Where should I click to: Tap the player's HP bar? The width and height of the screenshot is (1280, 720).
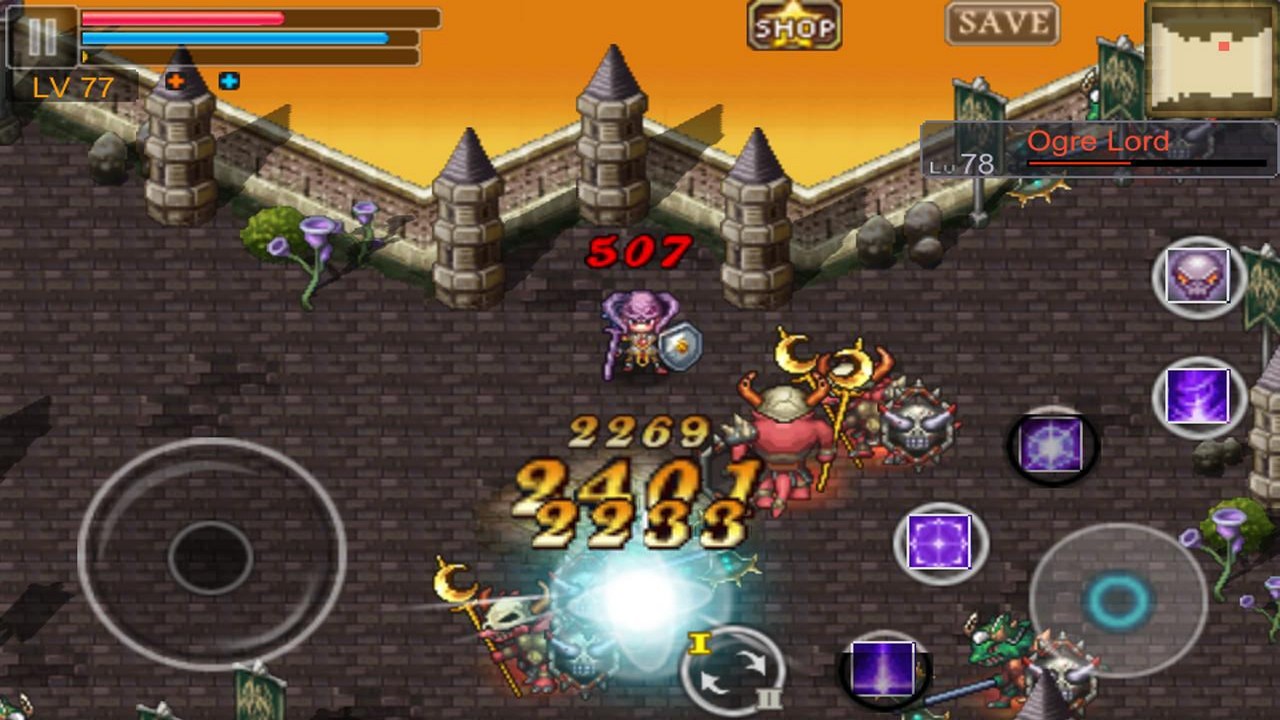180,17
